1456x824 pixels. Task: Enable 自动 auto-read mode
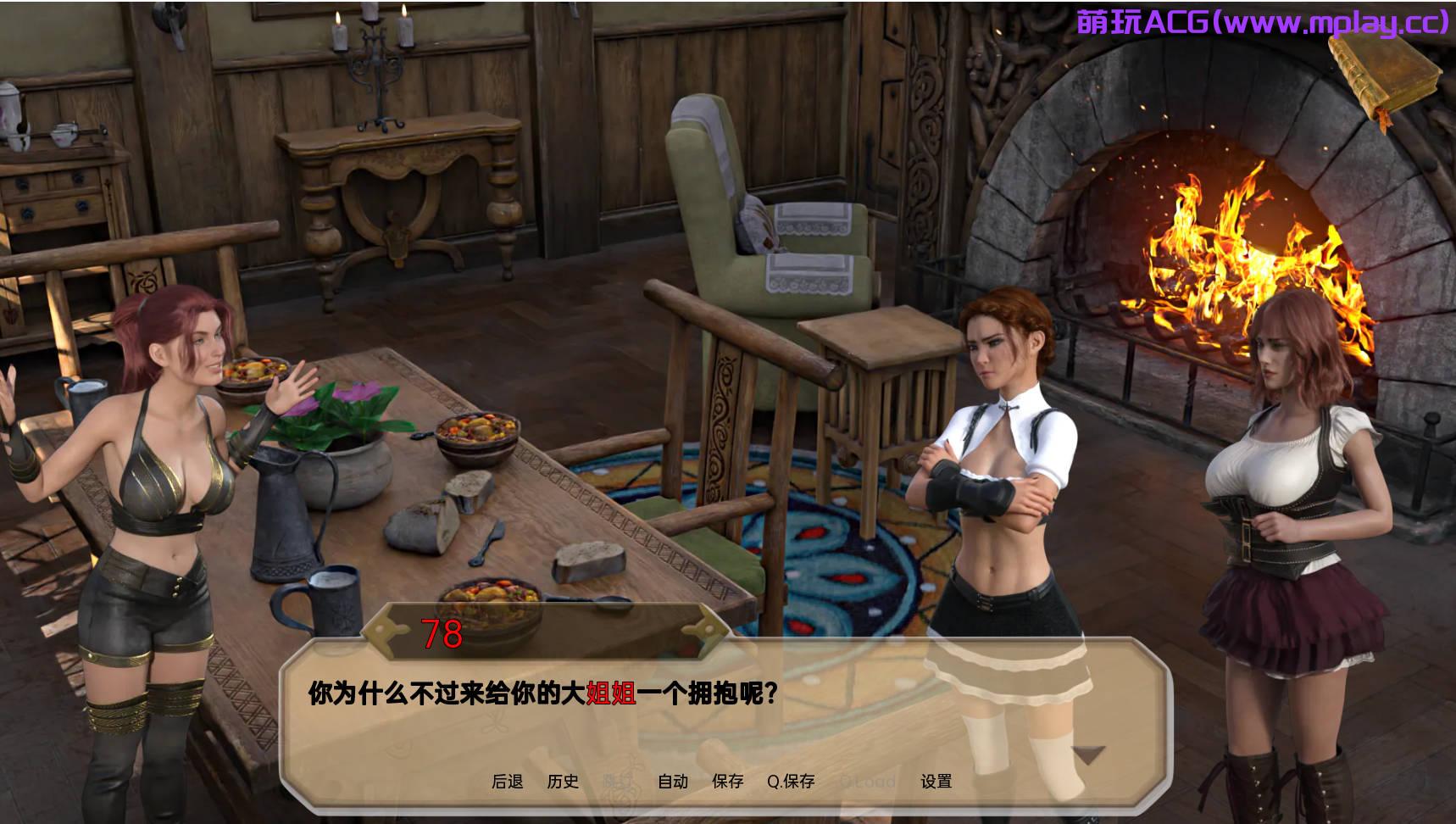click(x=673, y=782)
